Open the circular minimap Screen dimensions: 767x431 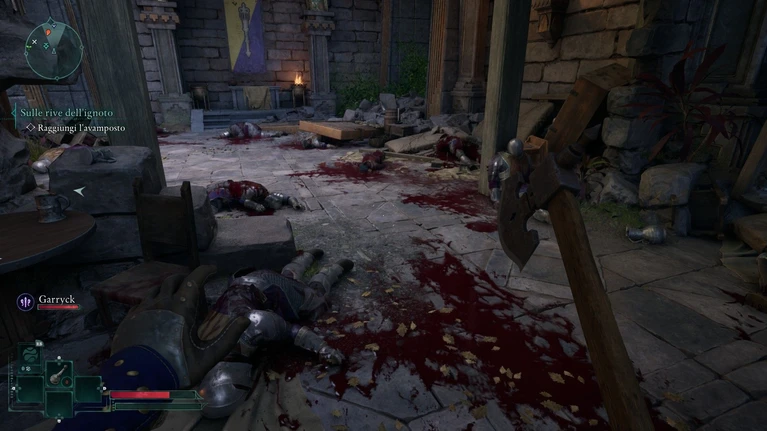click(54, 49)
